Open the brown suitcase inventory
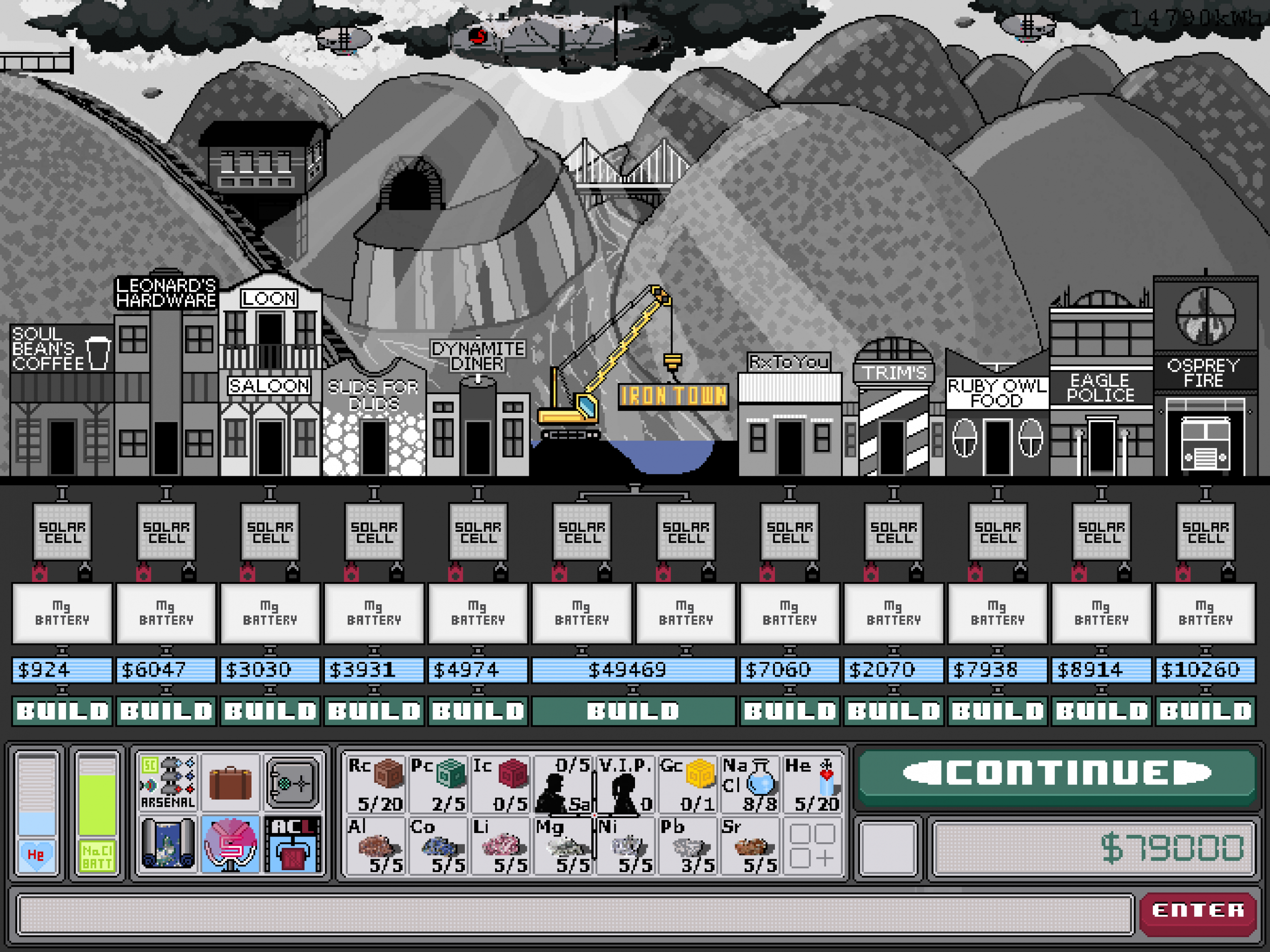Image resolution: width=1270 pixels, height=952 pixels. click(230, 782)
